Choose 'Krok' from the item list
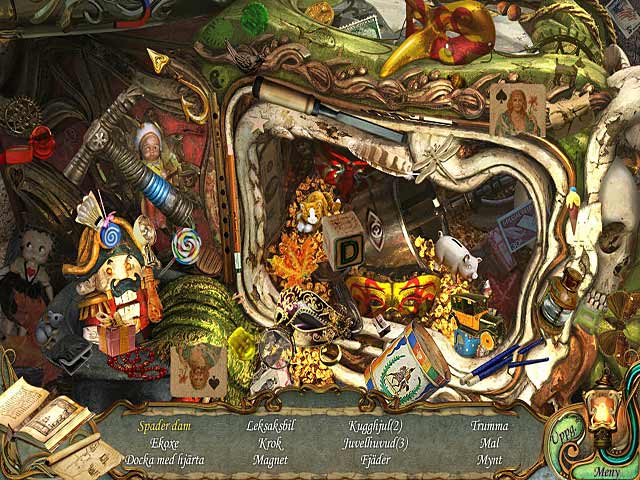The height and width of the screenshot is (480, 640). [x=270, y=443]
